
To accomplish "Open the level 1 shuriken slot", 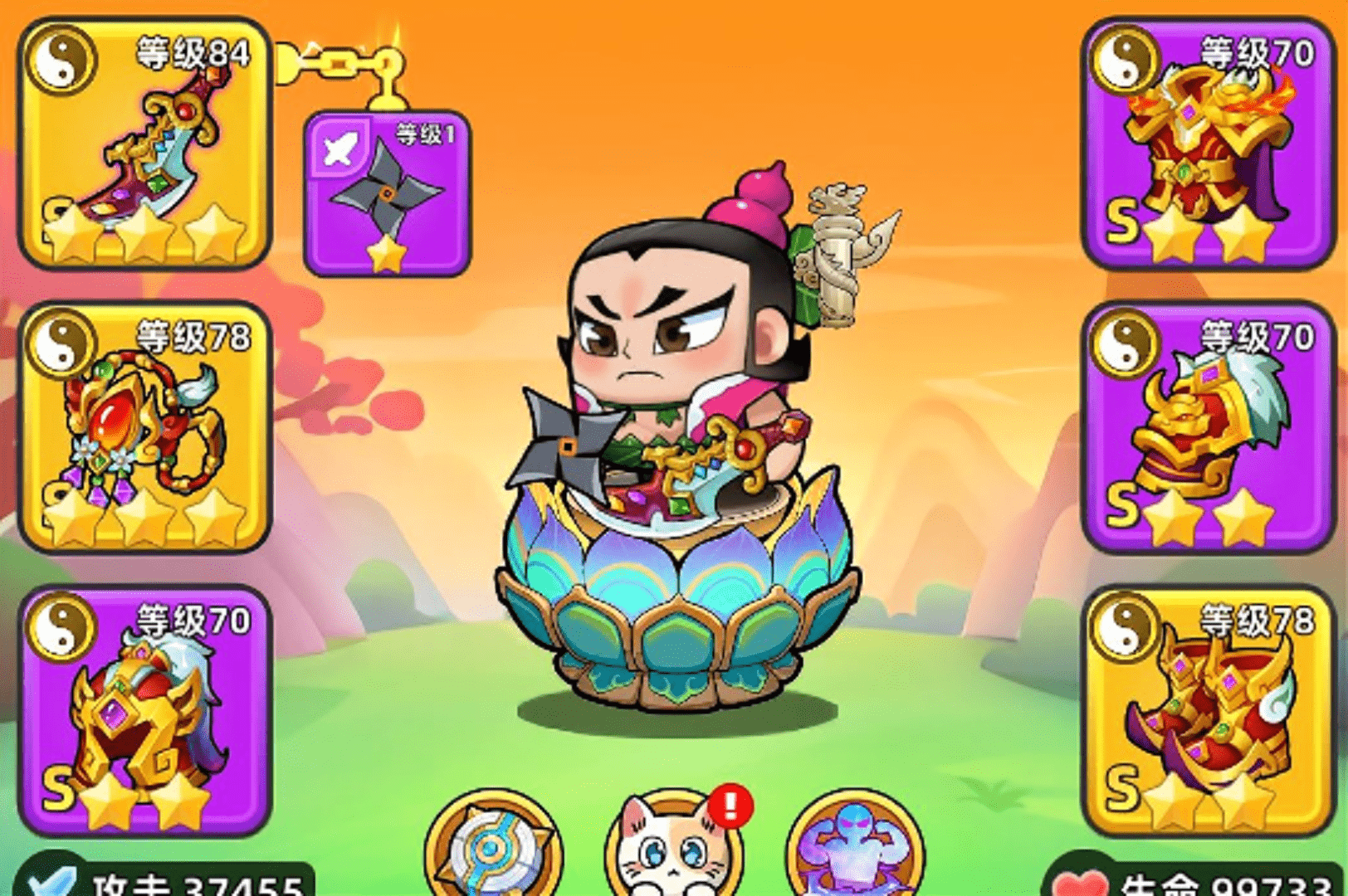I will [387, 194].
